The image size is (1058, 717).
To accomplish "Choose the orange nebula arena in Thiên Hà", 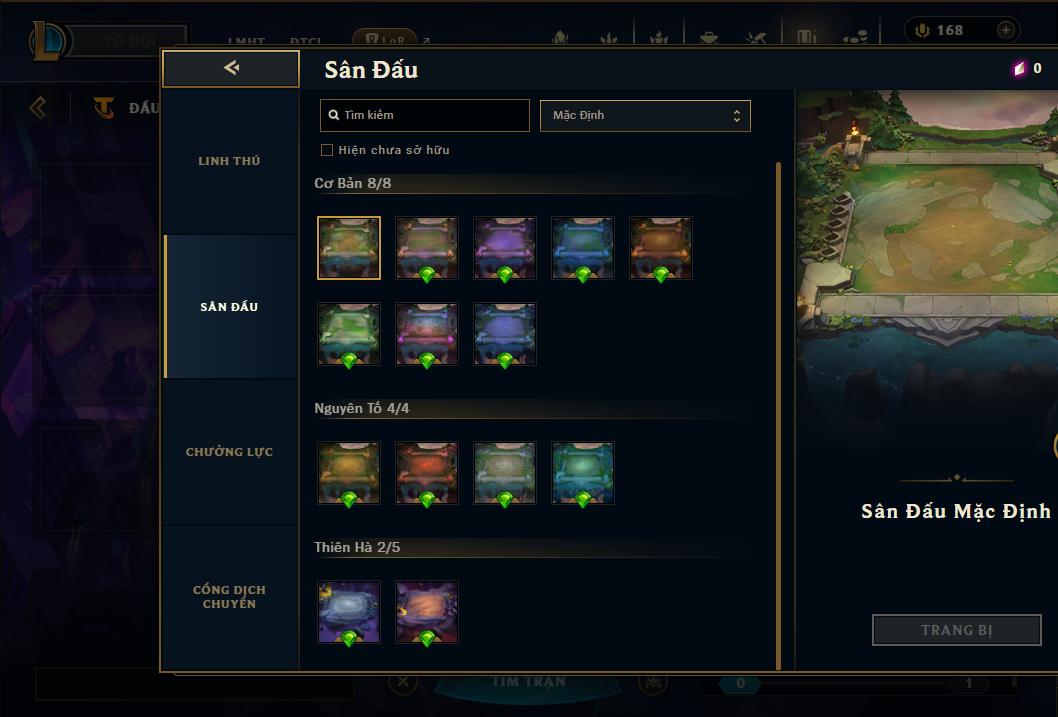I will pyautogui.click(x=427, y=612).
